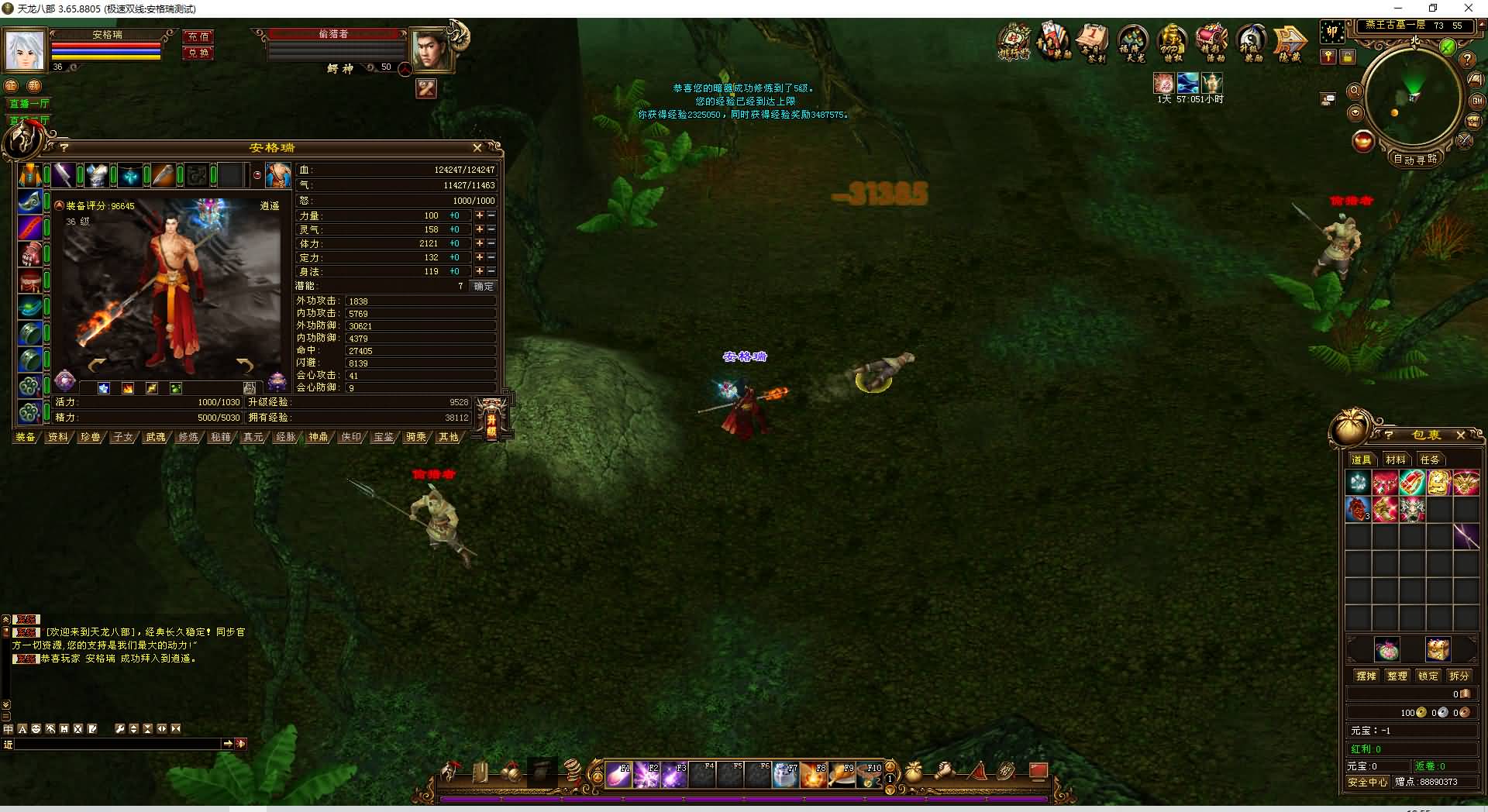Close the game window
Viewport: 1488px width, 812px height.
pos(1468,9)
